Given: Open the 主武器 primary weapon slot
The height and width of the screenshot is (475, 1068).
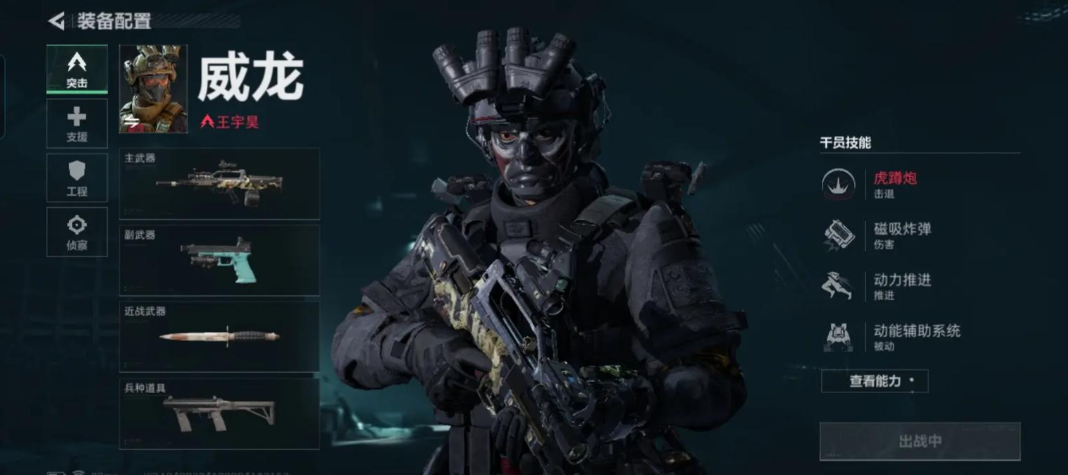Looking at the screenshot, I should click(220, 184).
